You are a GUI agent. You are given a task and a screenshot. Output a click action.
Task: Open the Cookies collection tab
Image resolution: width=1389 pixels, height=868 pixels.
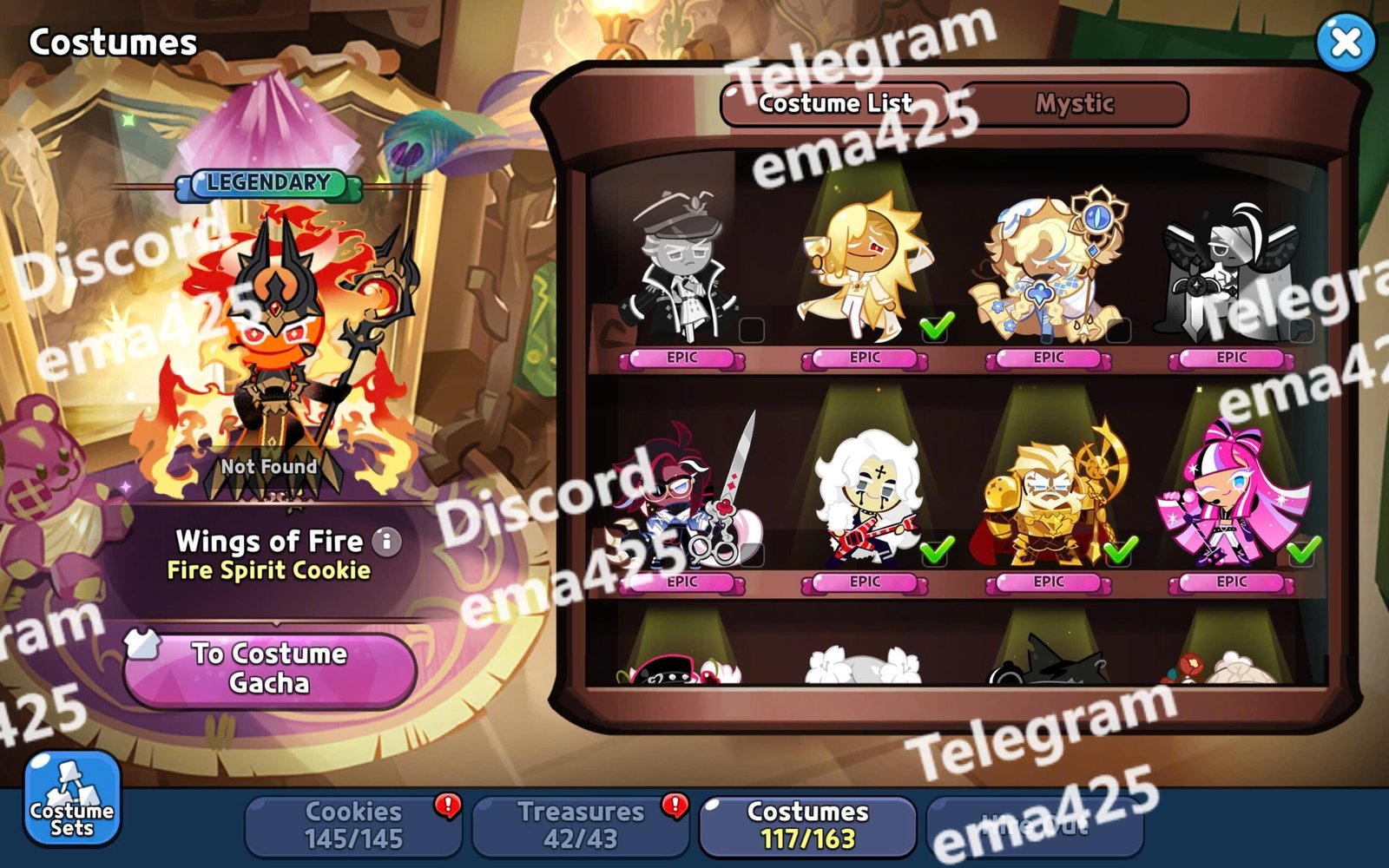tap(353, 825)
